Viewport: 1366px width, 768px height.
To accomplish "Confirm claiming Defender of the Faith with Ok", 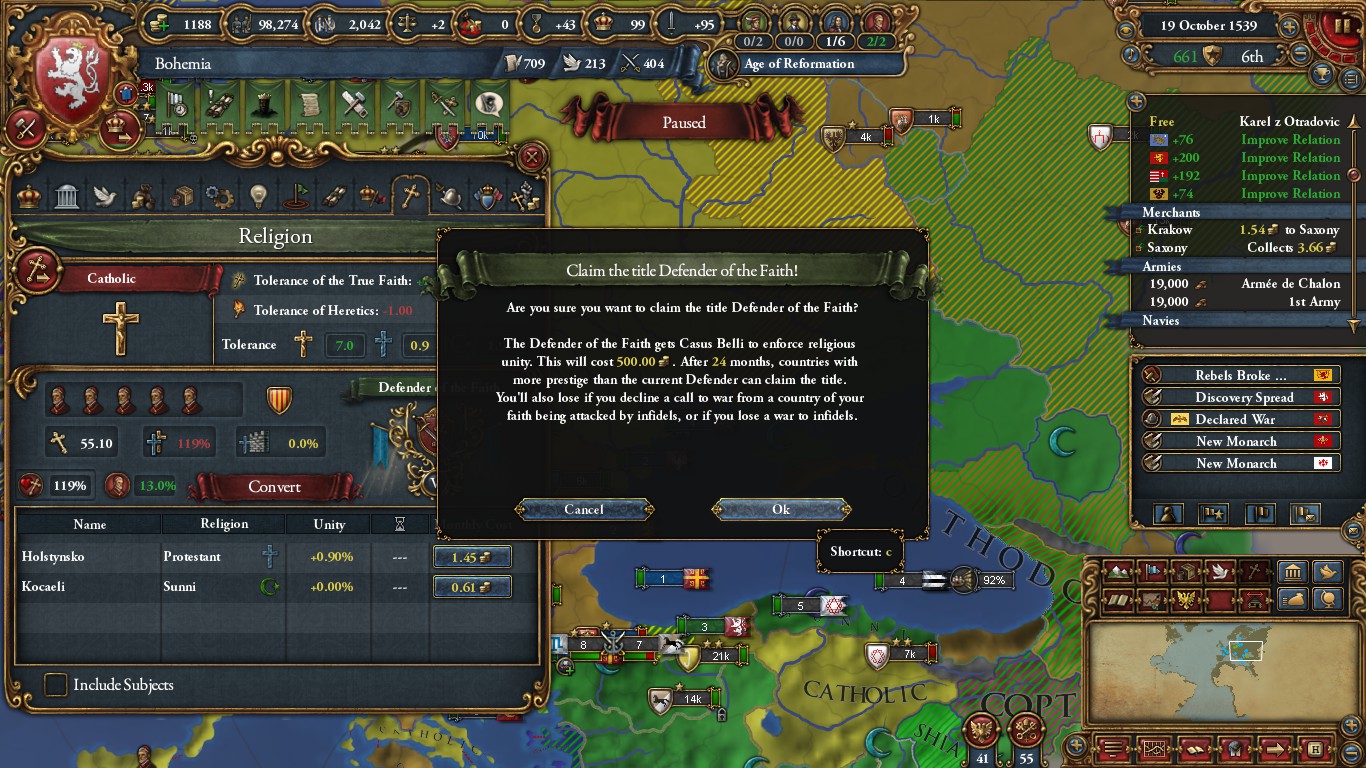I will point(781,509).
